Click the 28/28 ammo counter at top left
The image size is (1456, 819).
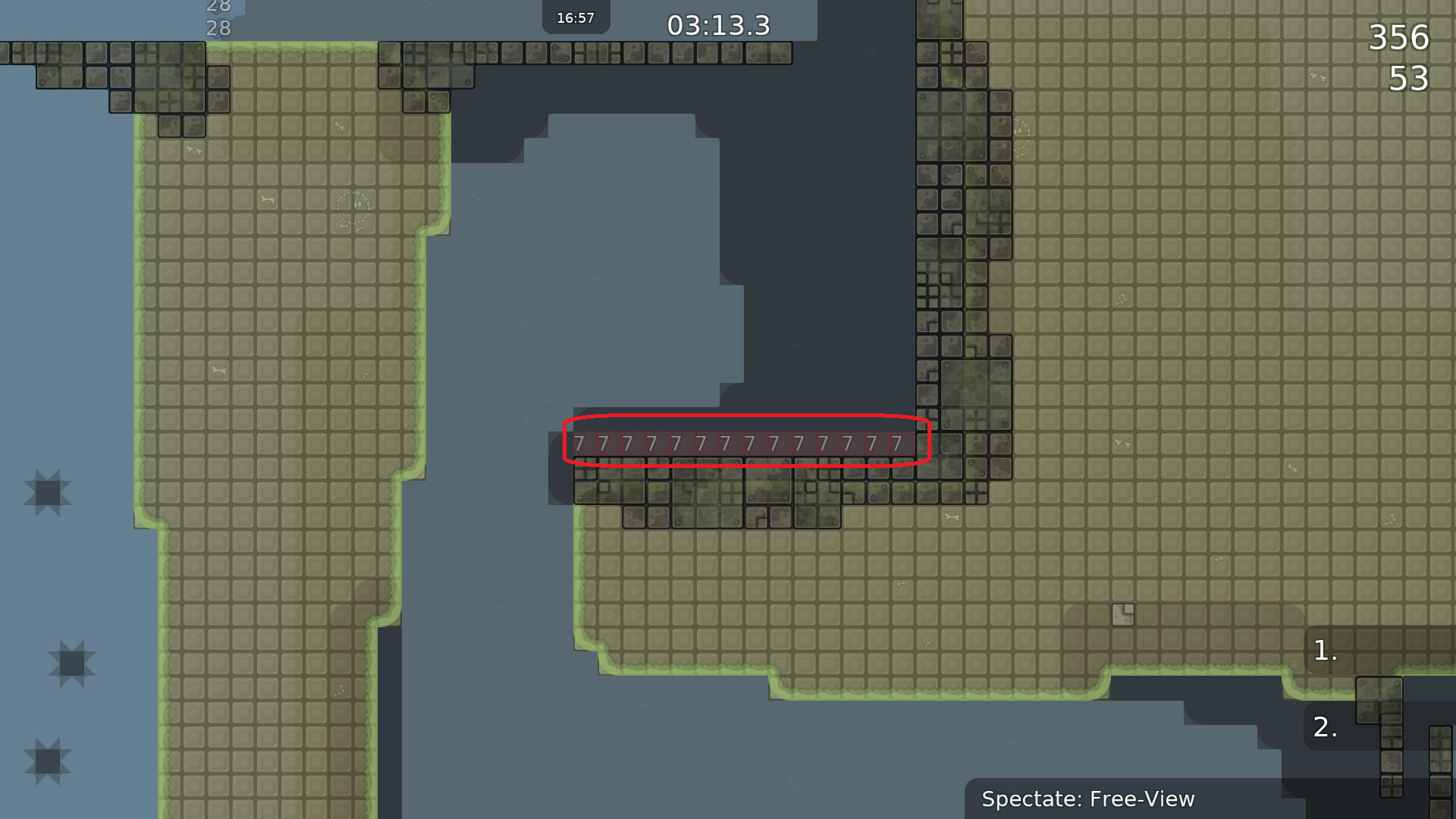click(x=219, y=17)
